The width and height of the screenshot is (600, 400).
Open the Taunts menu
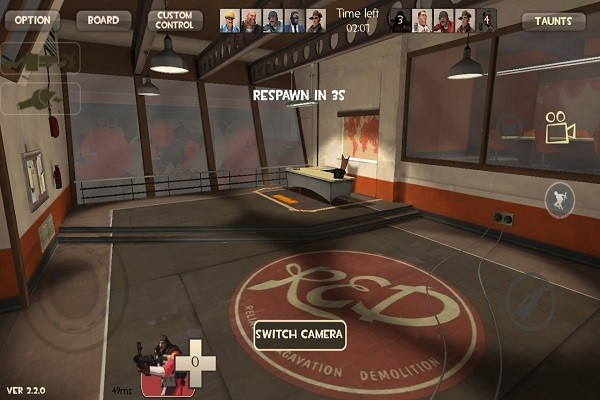553,21
